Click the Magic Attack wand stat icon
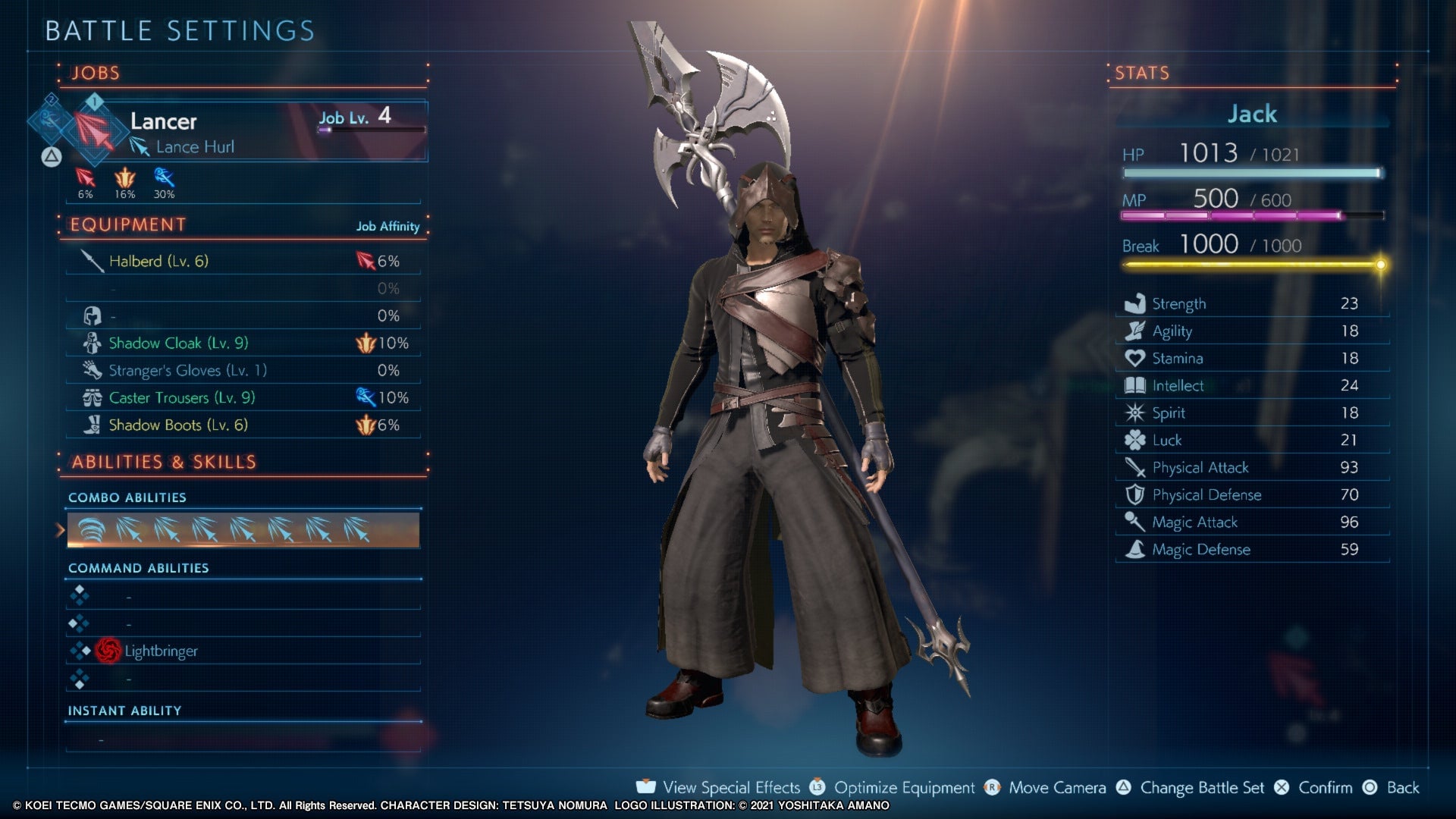 1134,522
